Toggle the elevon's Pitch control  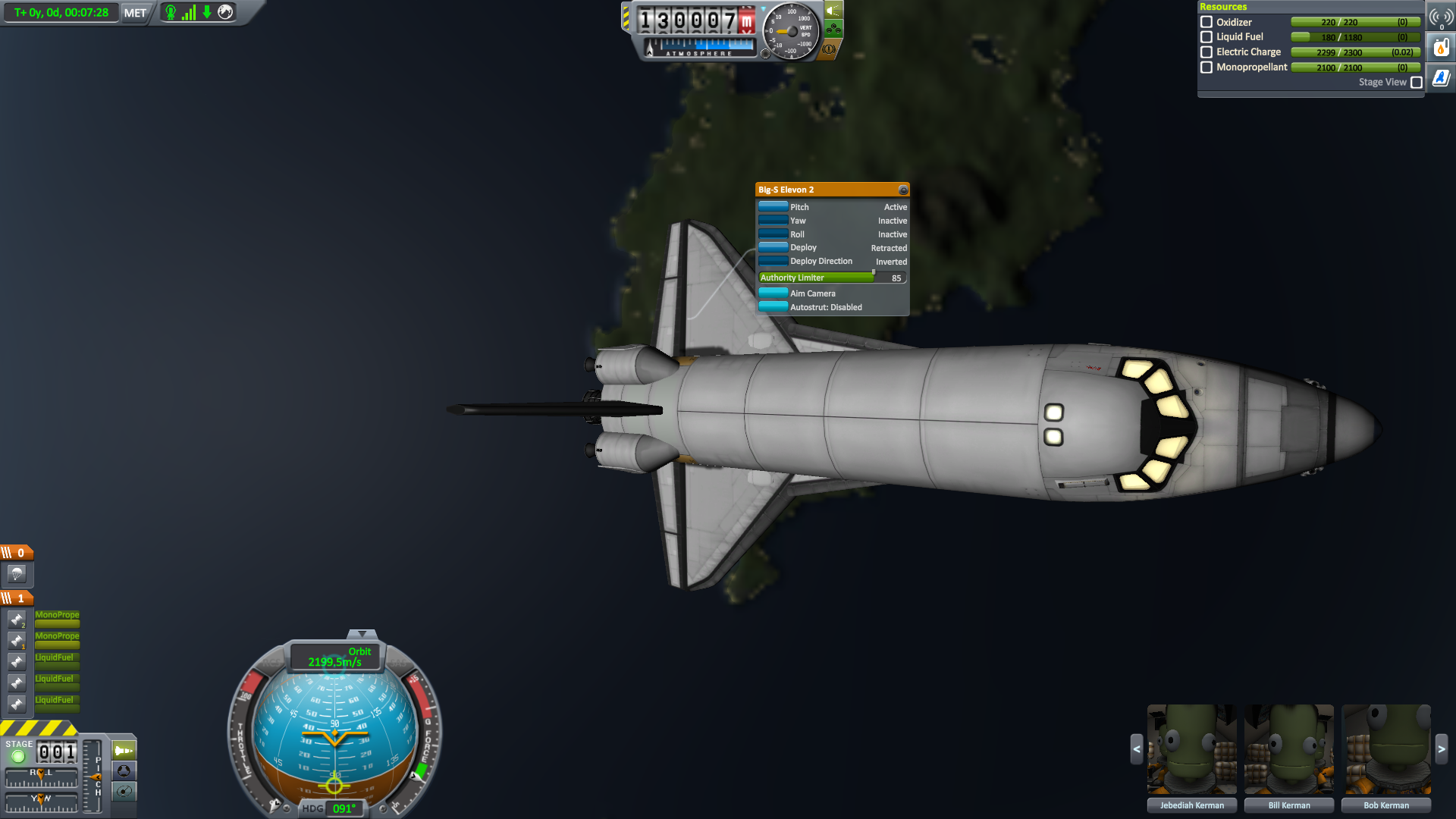coord(773,206)
